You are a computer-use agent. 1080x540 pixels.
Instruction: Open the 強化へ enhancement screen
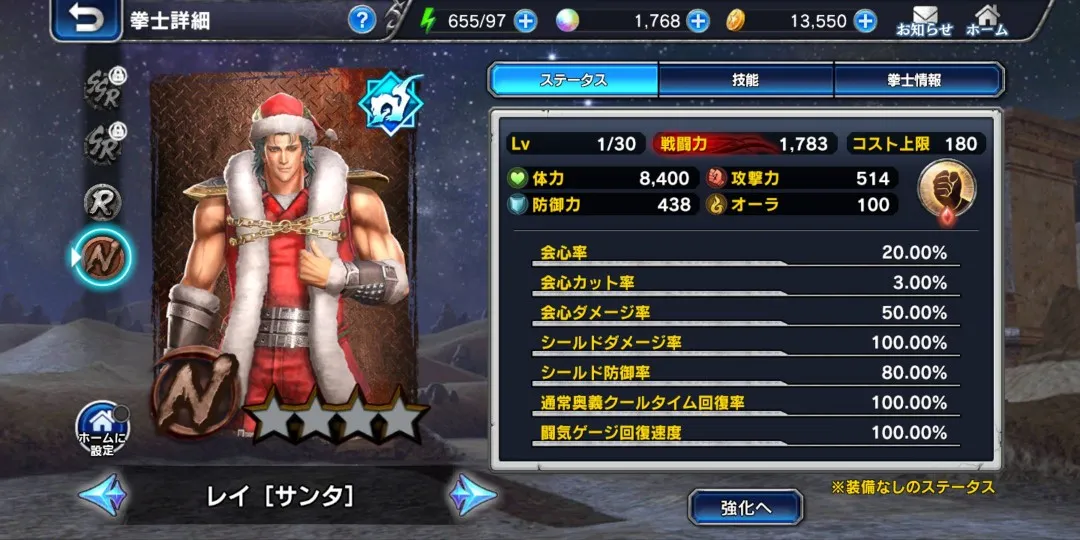pyautogui.click(x=745, y=507)
